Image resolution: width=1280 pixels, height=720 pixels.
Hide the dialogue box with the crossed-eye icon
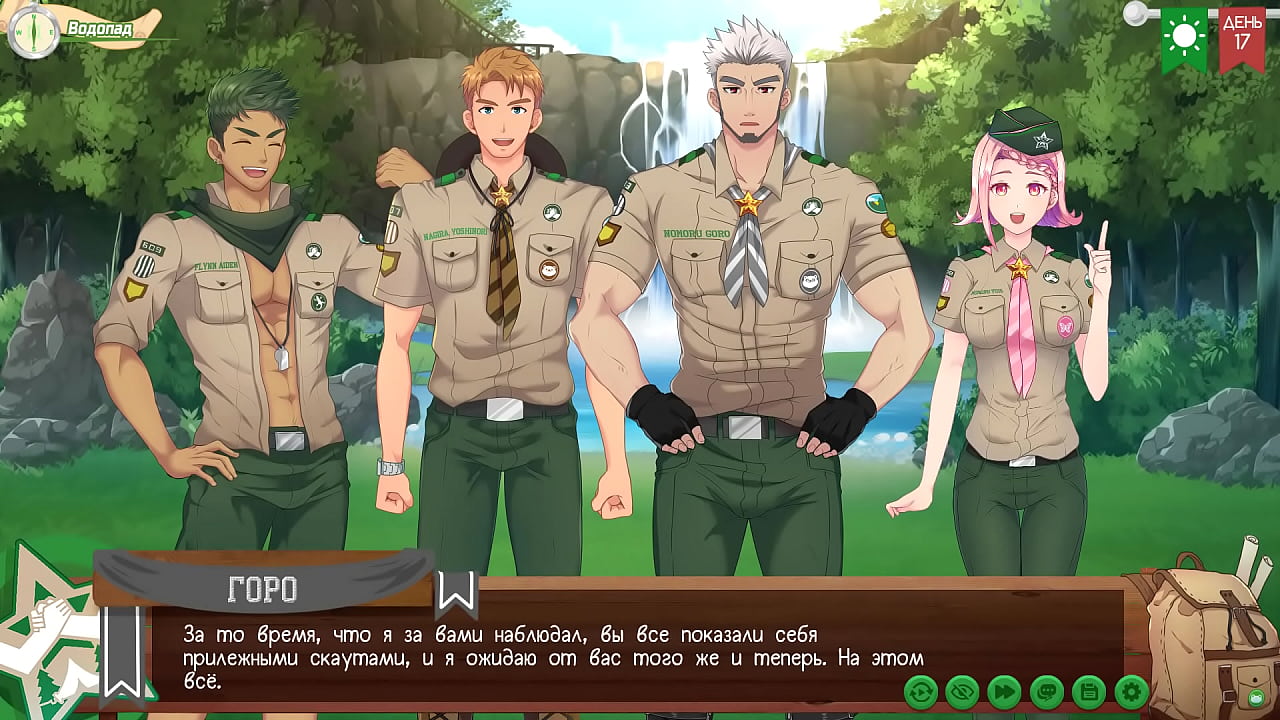pyautogui.click(x=962, y=691)
